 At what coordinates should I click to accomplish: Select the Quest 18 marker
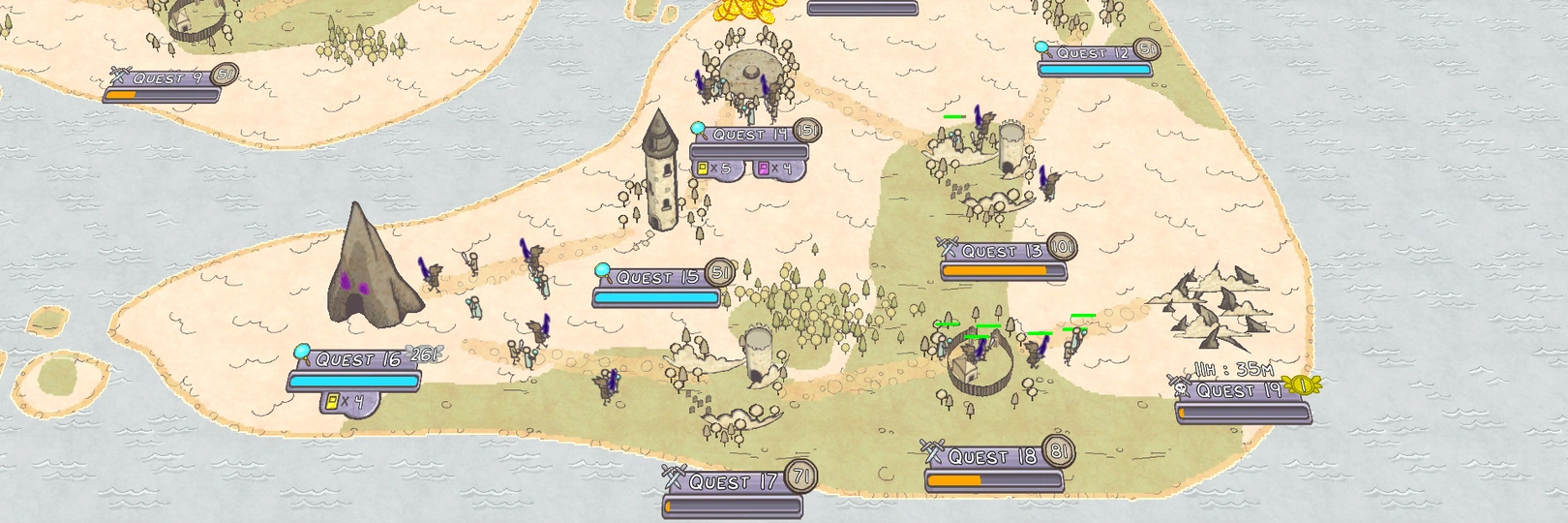tap(992, 457)
